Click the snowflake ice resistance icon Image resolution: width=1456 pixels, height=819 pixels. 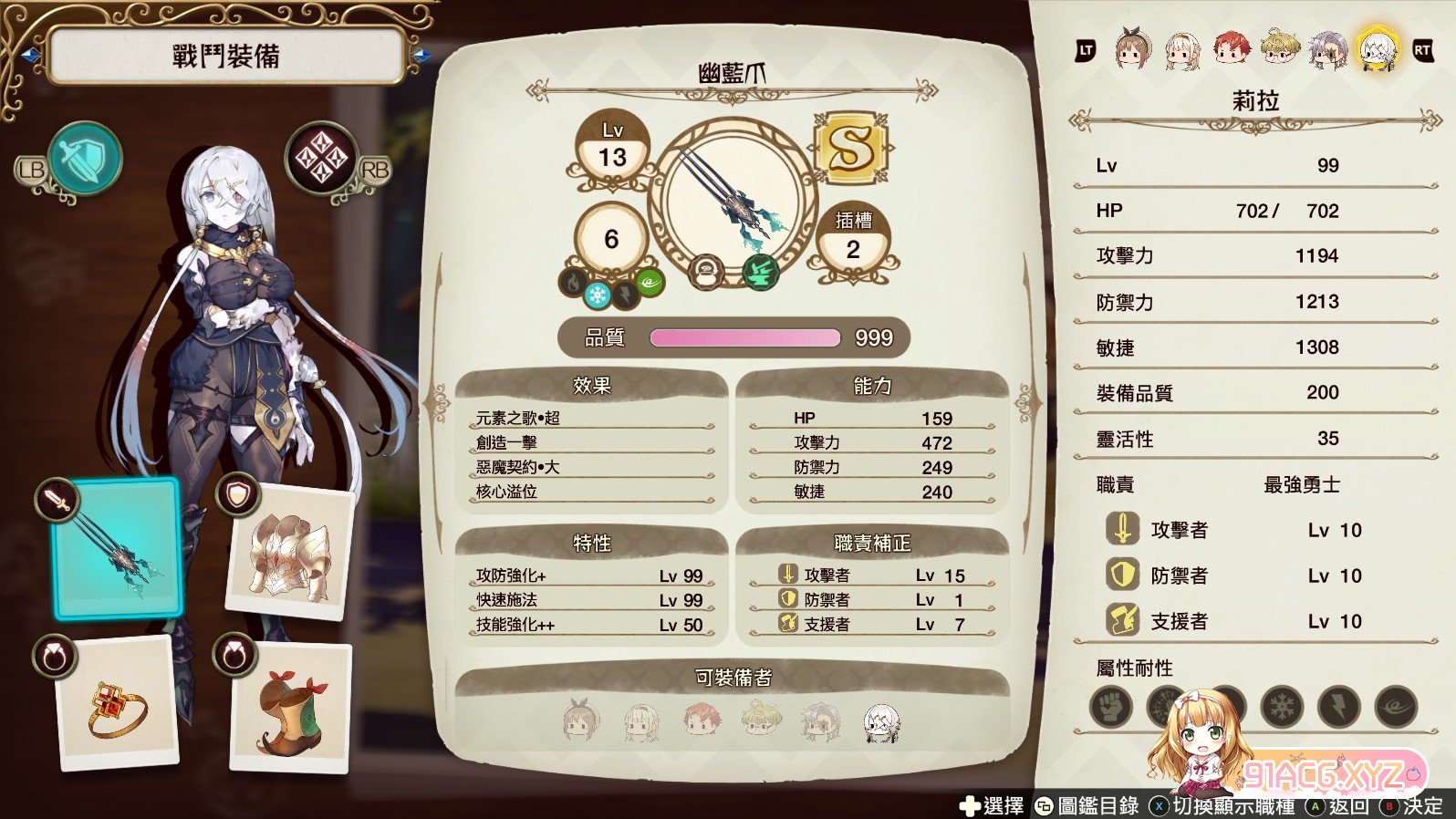[1282, 707]
